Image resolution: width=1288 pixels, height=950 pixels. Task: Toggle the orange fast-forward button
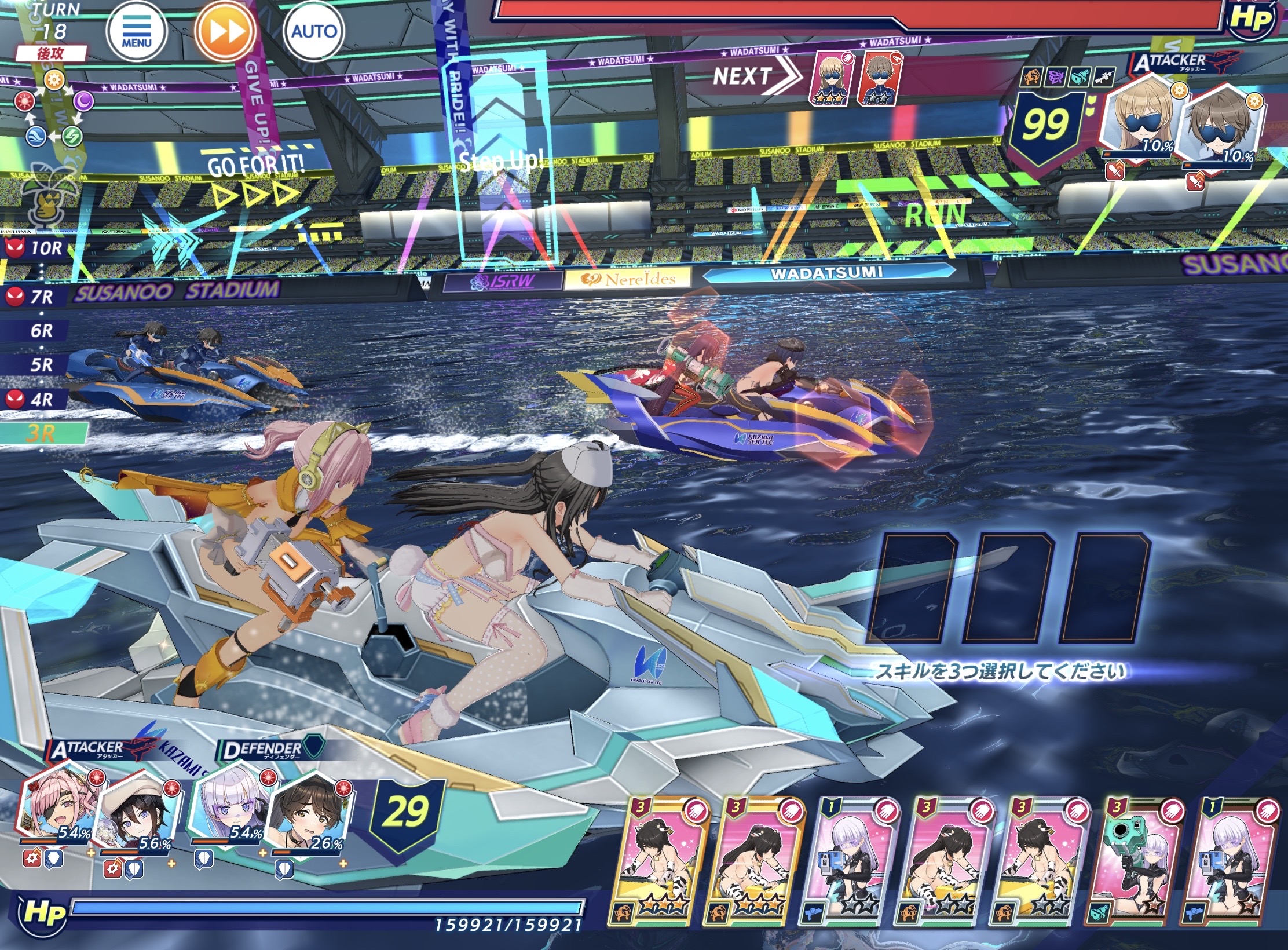pyautogui.click(x=225, y=32)
